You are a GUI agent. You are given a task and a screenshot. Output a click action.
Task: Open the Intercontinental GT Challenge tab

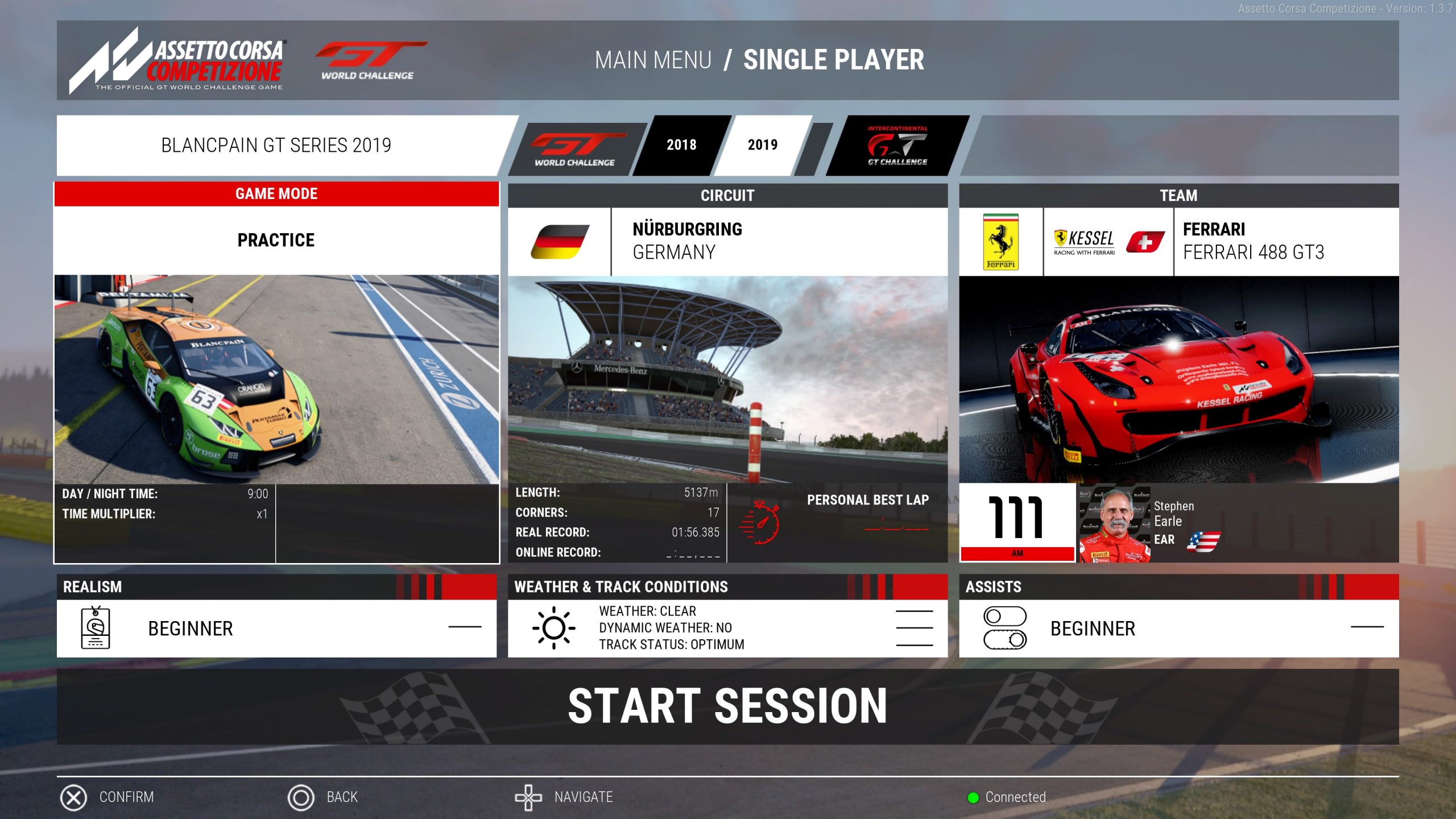coord(897,147)
